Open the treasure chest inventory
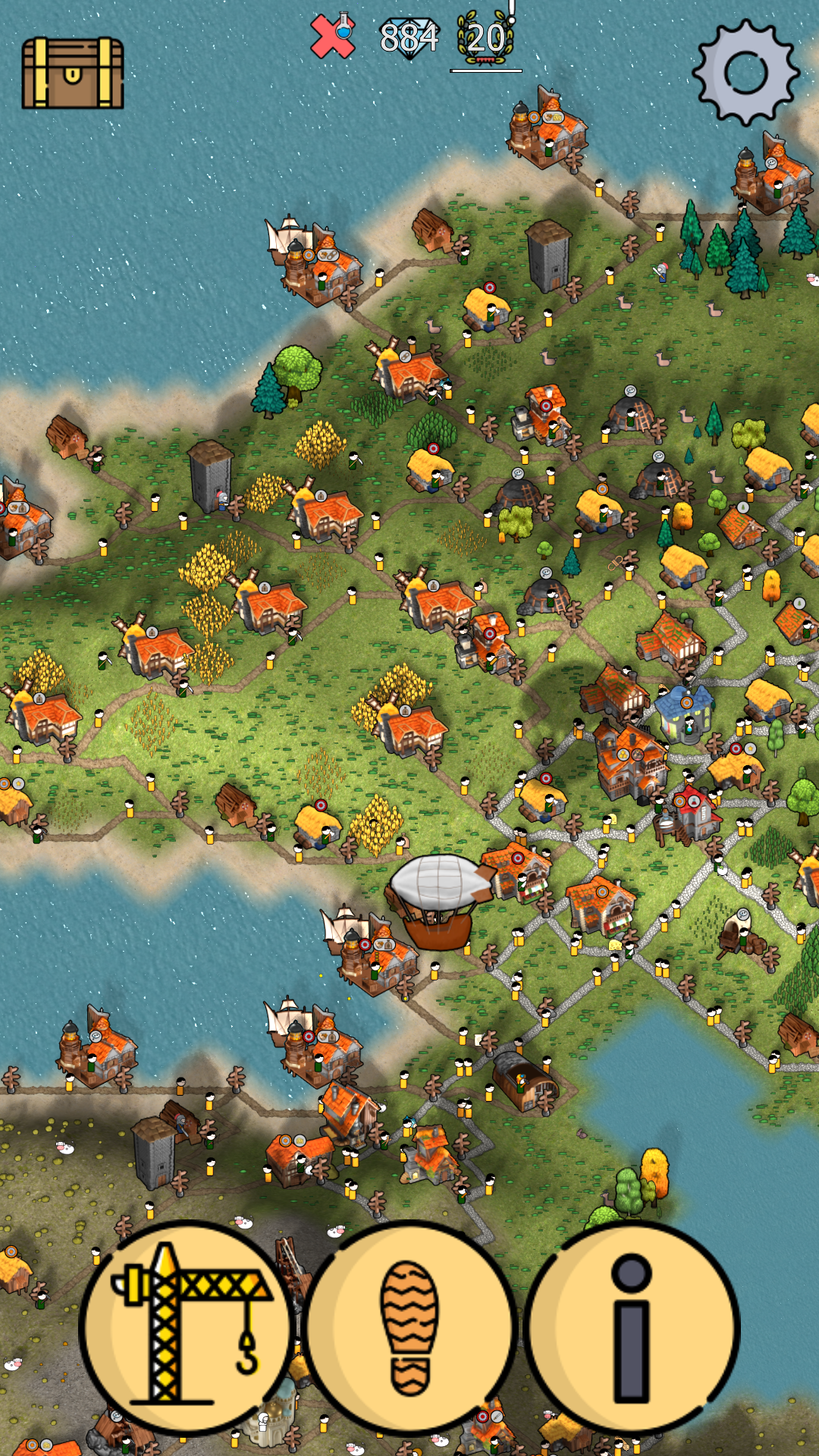 pos(73,74)
